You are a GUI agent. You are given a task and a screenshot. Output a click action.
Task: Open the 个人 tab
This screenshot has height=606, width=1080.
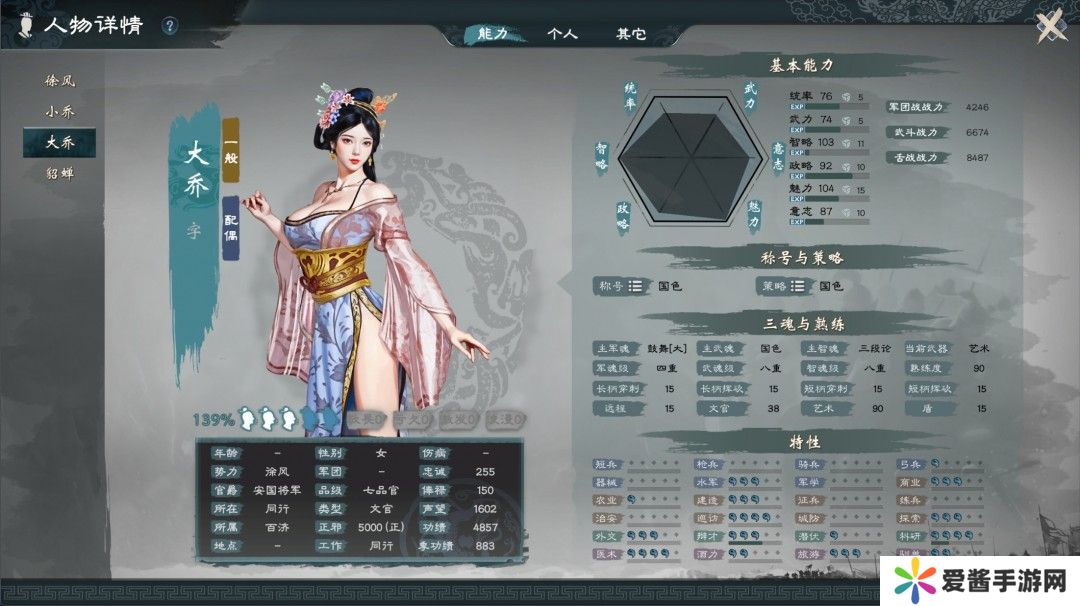tap(562, 33)
